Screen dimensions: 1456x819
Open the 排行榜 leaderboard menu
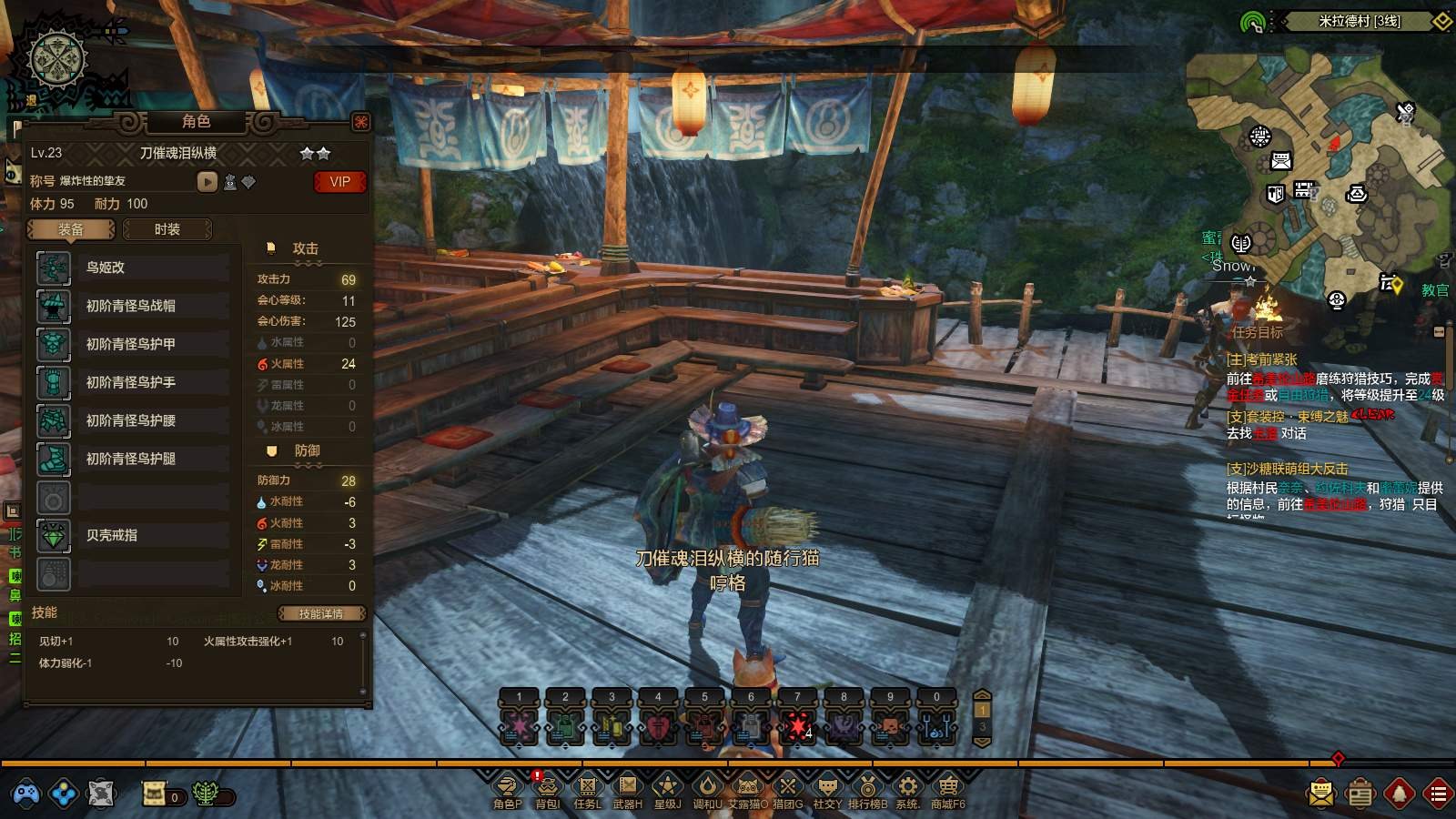click(x=867, y=788)
